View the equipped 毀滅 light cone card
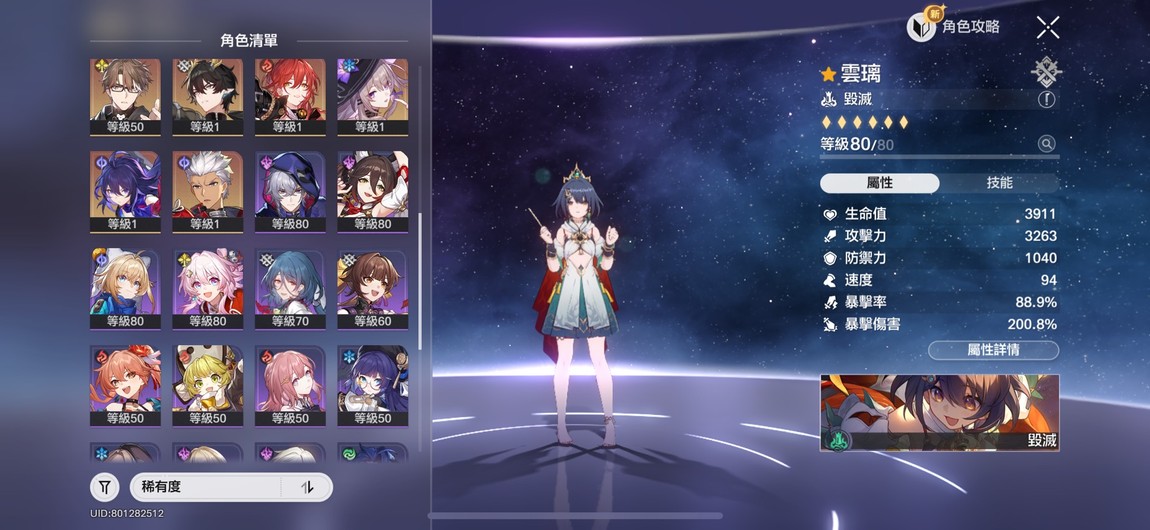The width and height of the screenshot is (1150, 530). point(939,413)
